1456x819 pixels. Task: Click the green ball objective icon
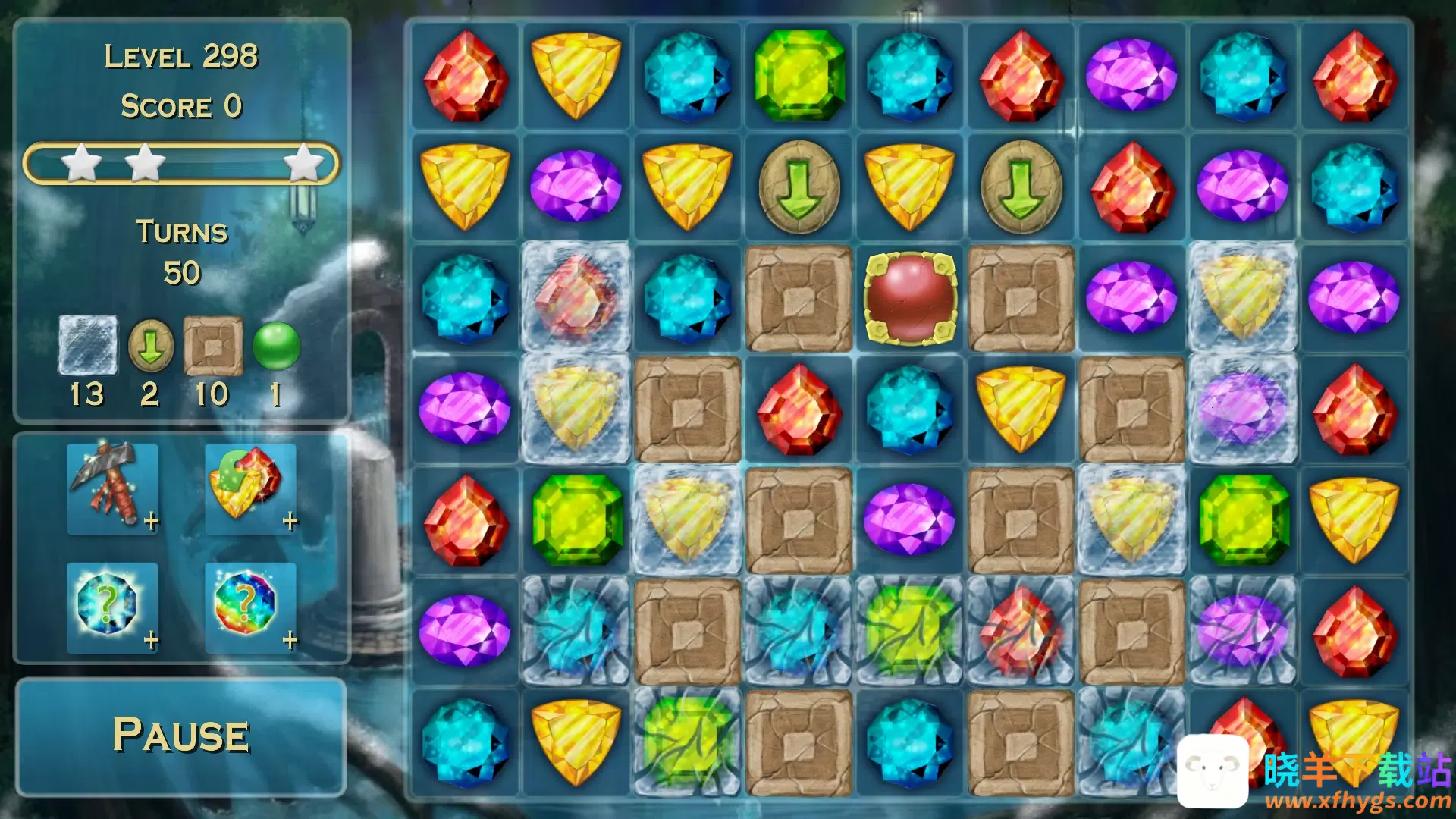(x=276, y=346)
